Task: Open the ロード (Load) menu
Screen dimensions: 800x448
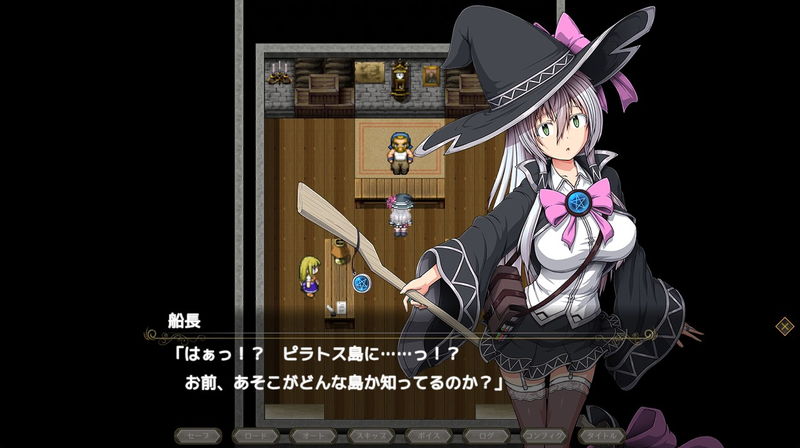Action: click(255, 437)
